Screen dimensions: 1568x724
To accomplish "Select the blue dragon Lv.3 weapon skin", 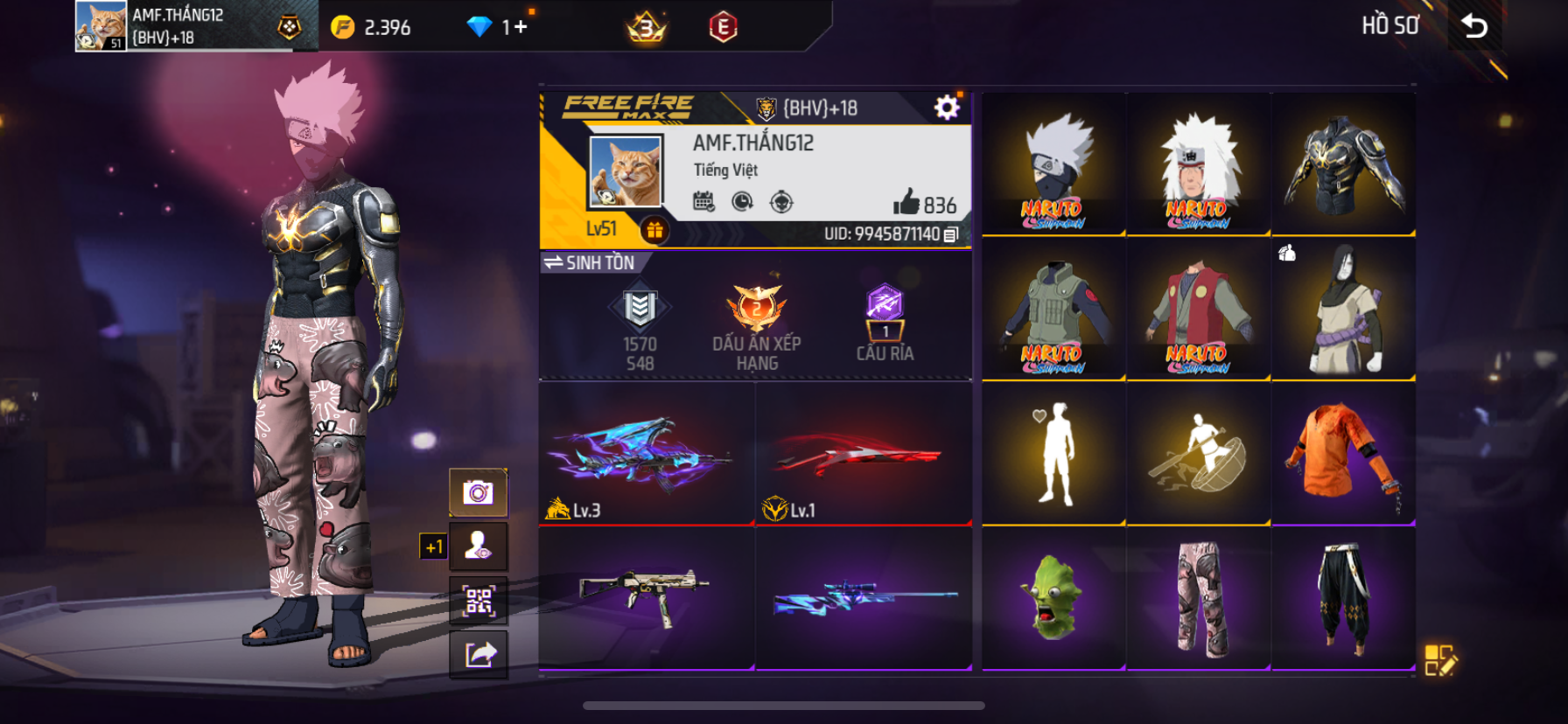I will coord(647,453).
